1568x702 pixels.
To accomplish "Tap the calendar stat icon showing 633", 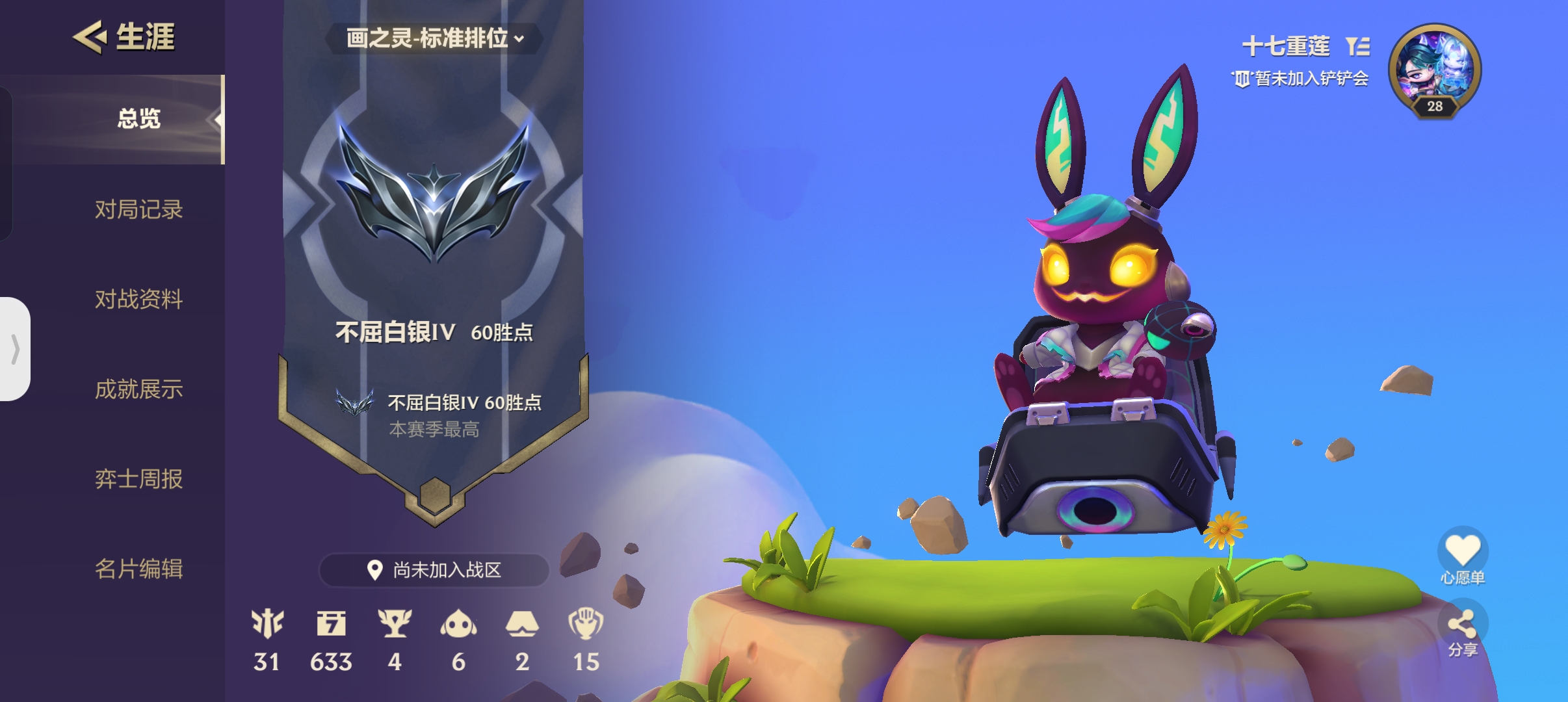I will 331,623.
